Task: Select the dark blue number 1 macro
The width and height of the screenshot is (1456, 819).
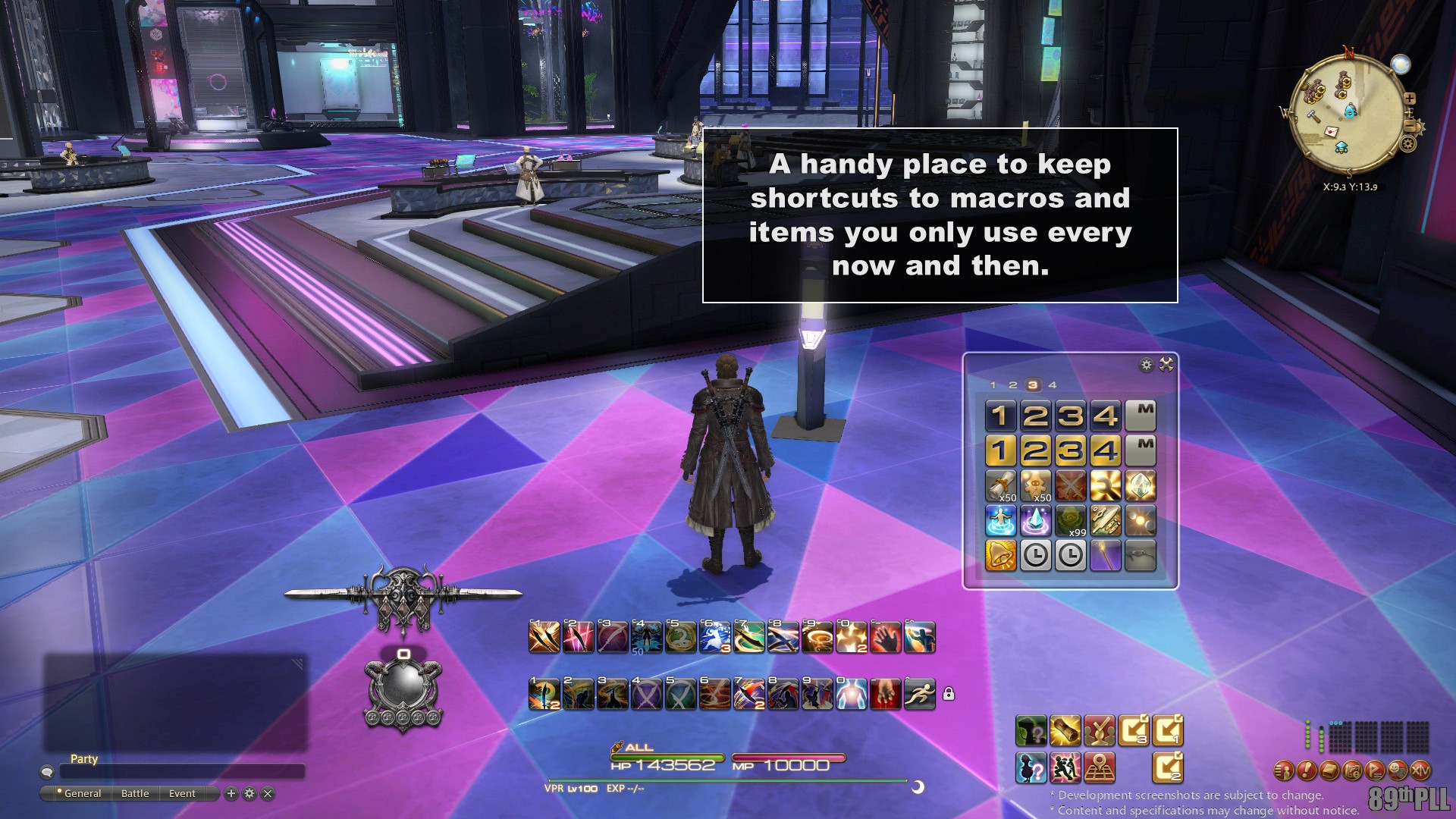Action: tap(1000, 416)
